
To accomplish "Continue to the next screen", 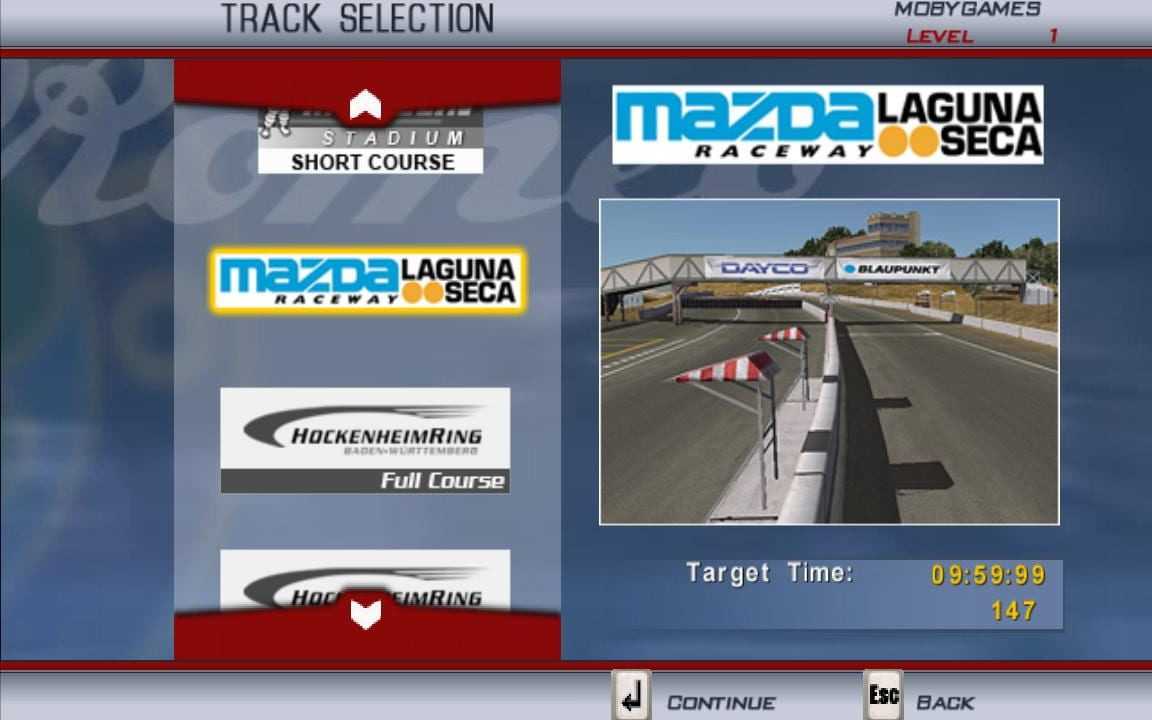I will pos(696,700).
